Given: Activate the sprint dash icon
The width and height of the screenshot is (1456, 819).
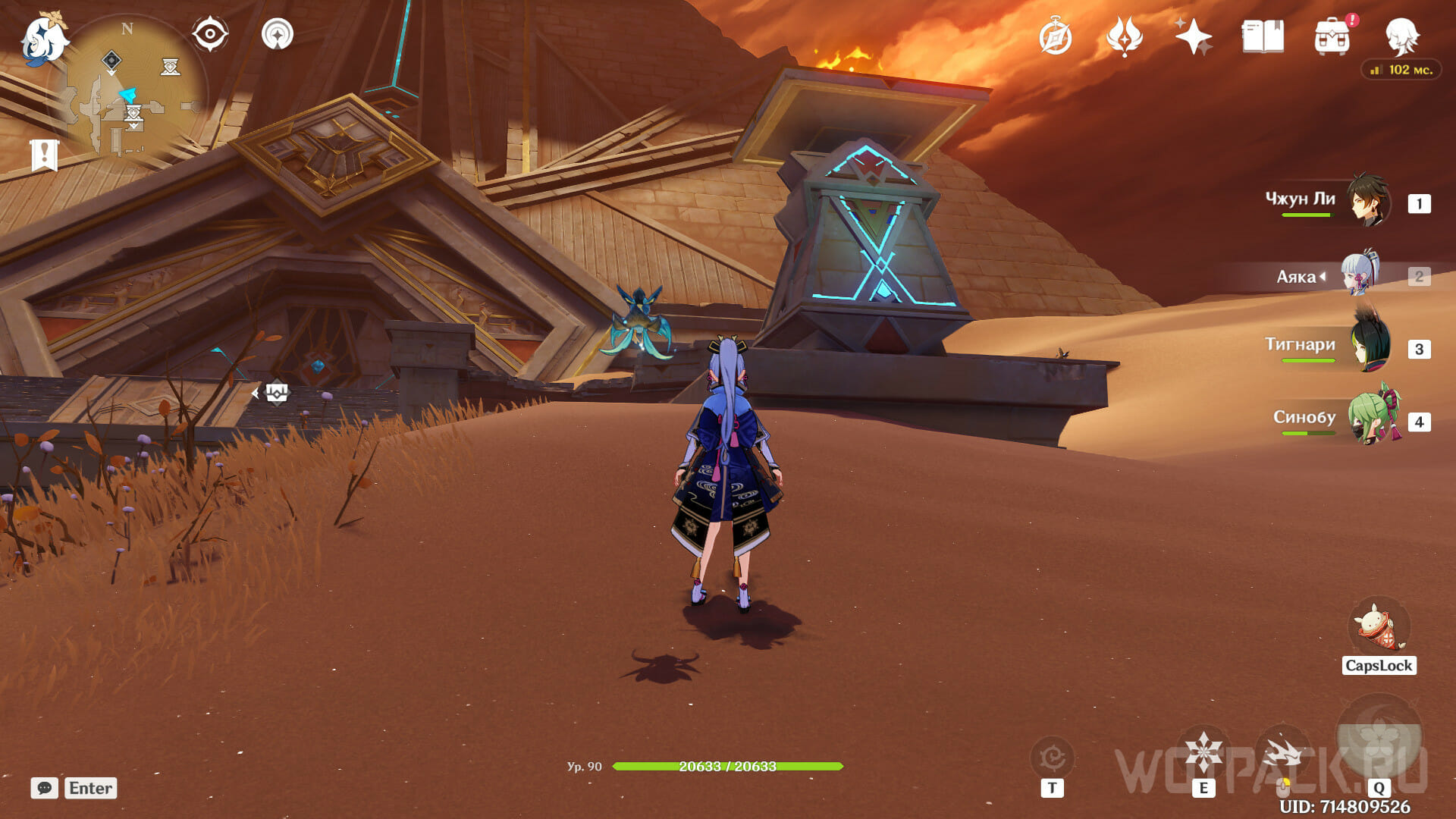Looking at the screenshot, I should (1283, 754).
